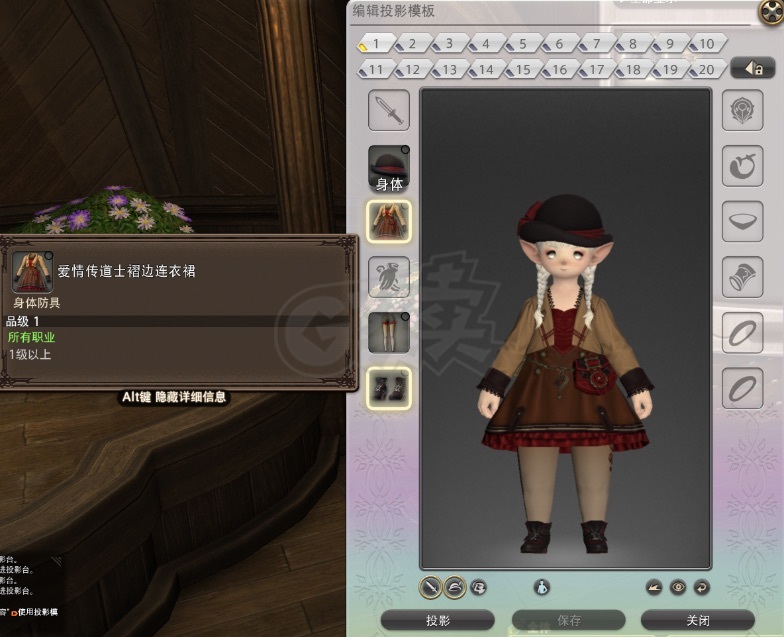Click the 关闭 (close) button
Screen dimensions: 784x637
coord(697,620)
